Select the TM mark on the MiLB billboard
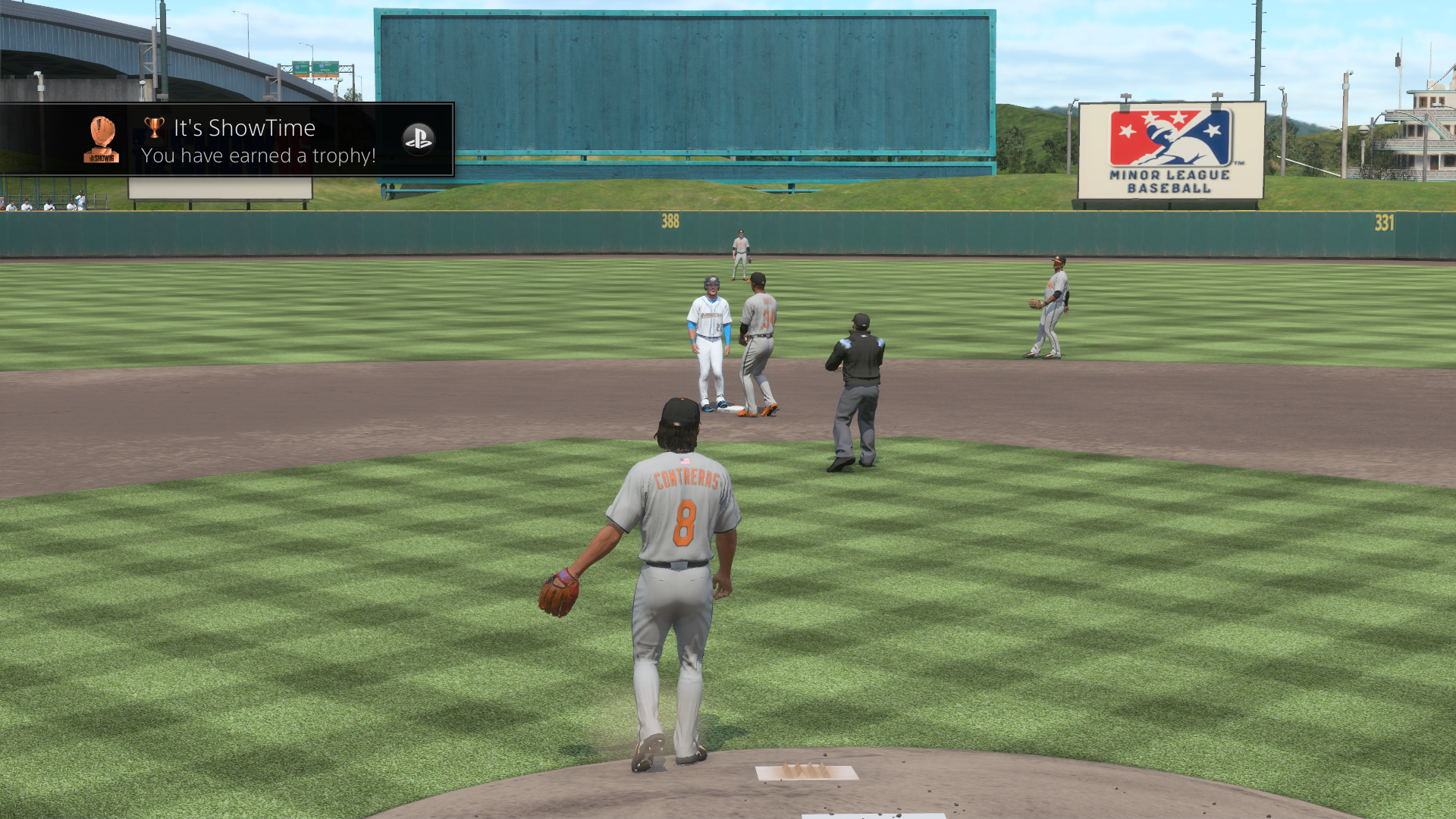Image resolution: width=1456 pixels, height=819 pixels. coord(1239,162)
